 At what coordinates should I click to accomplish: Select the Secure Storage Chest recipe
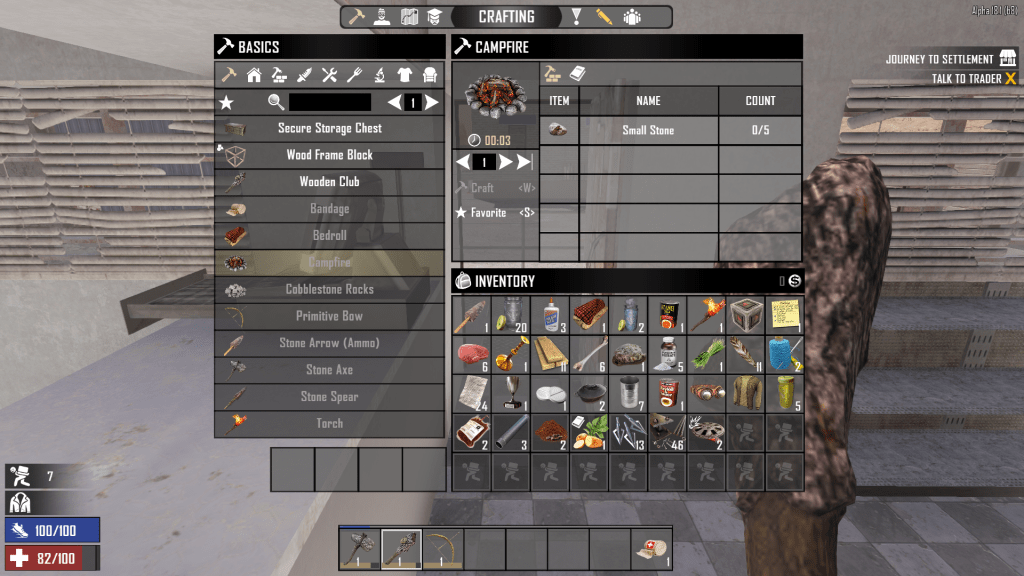click(x=330, y=129)
